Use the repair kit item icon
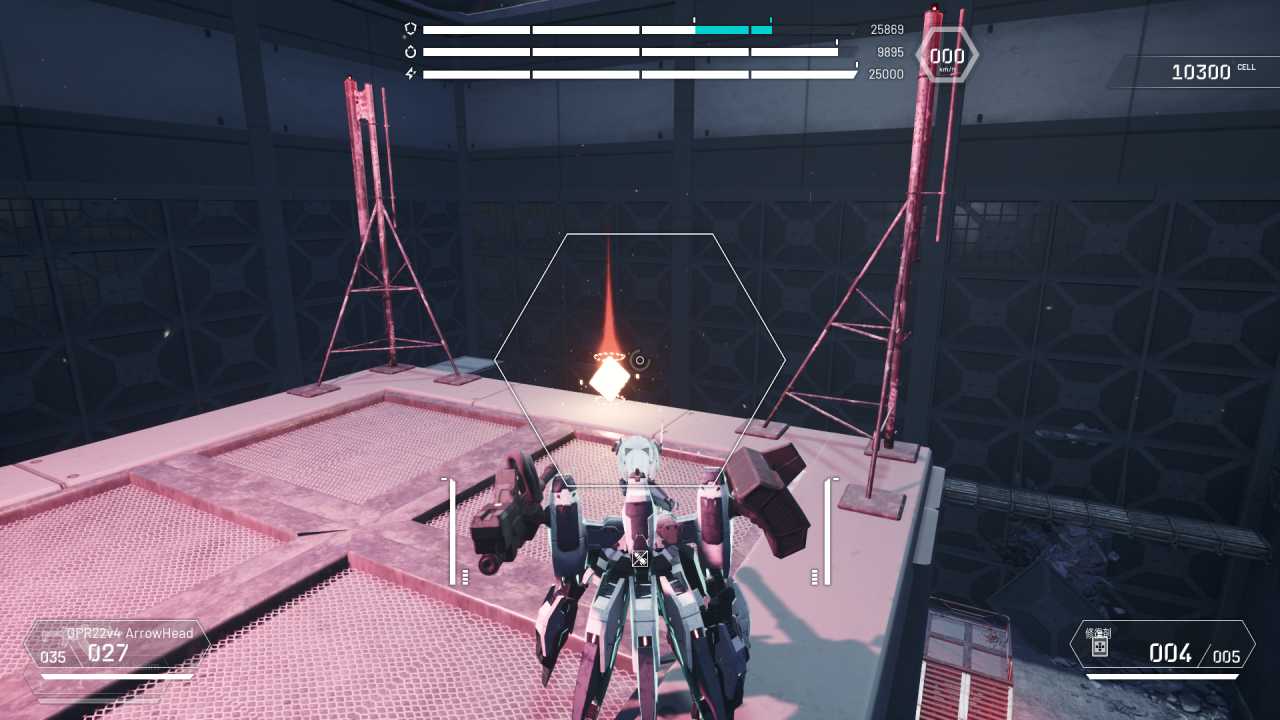 point(1100,647)
